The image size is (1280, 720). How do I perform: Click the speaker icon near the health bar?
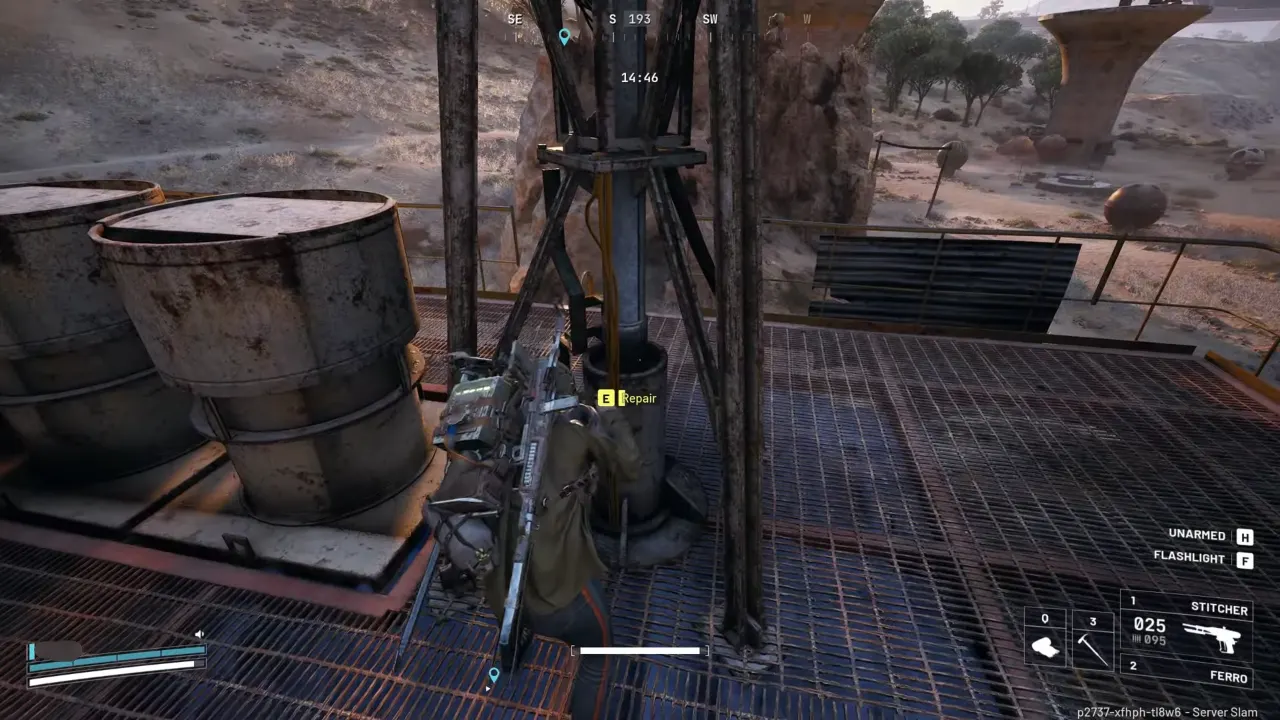(199, 633)
